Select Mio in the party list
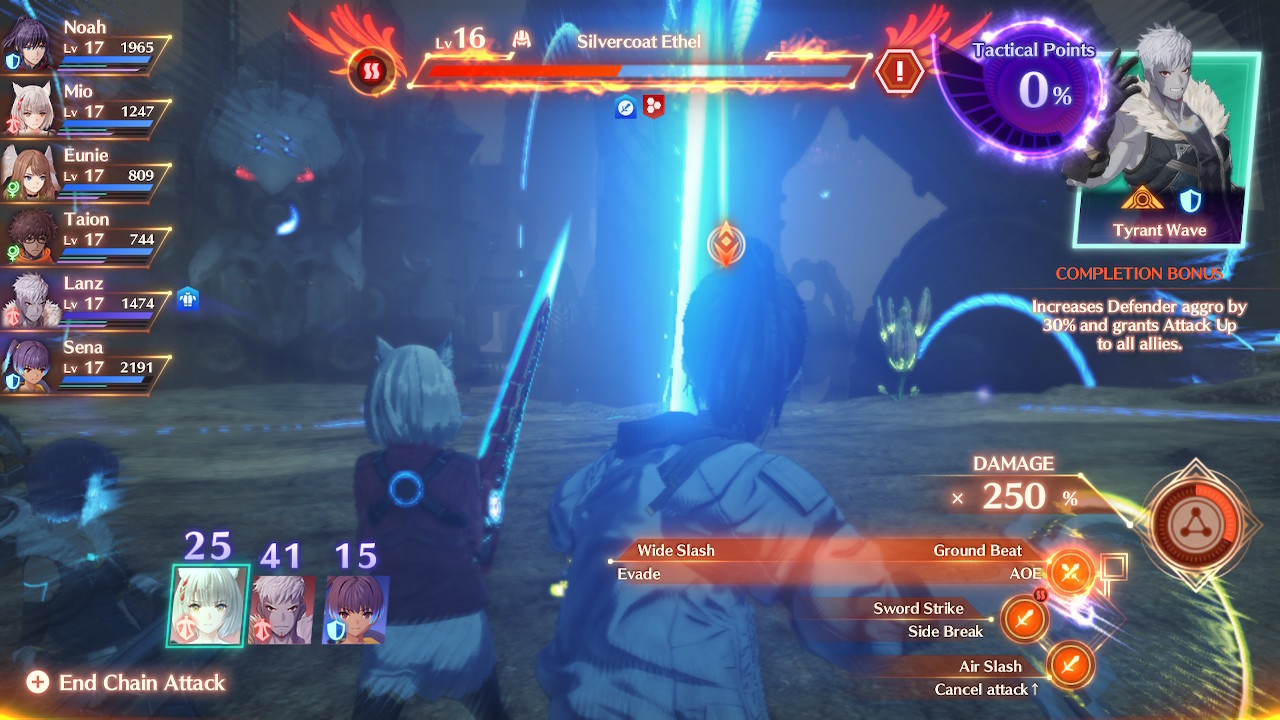 85,106
